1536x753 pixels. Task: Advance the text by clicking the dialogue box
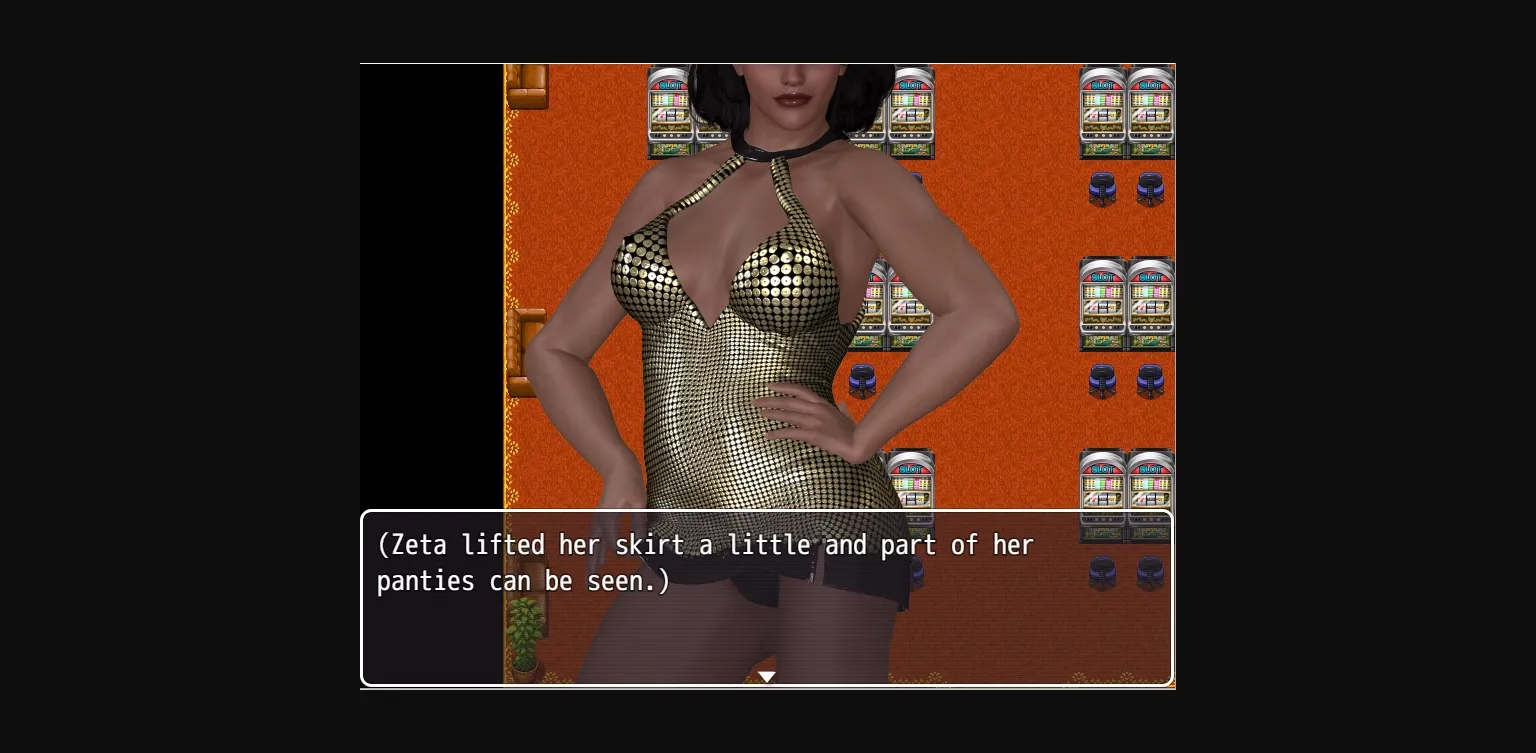[767, 598]
